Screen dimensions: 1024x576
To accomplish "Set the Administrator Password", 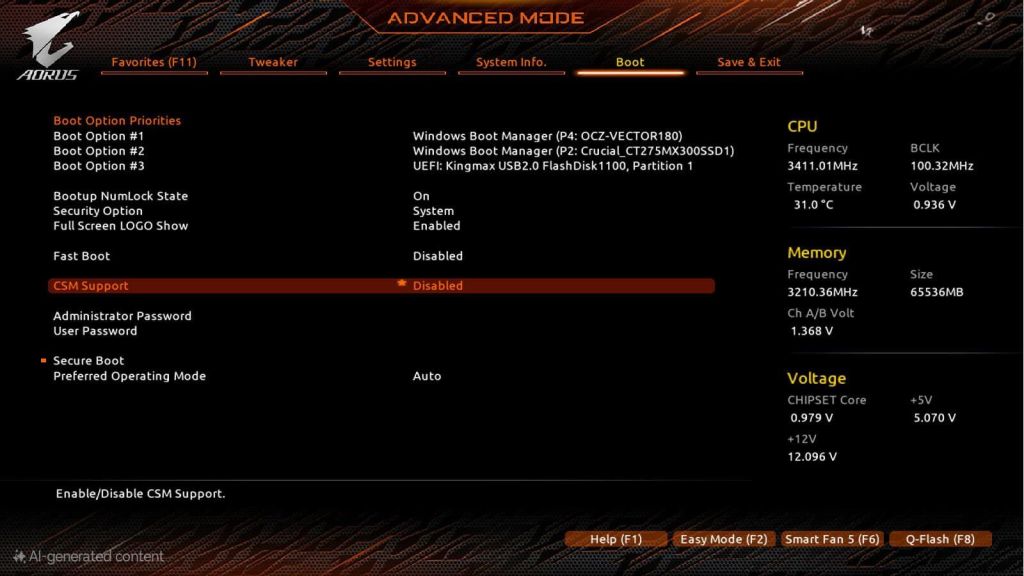I will 122,316.
